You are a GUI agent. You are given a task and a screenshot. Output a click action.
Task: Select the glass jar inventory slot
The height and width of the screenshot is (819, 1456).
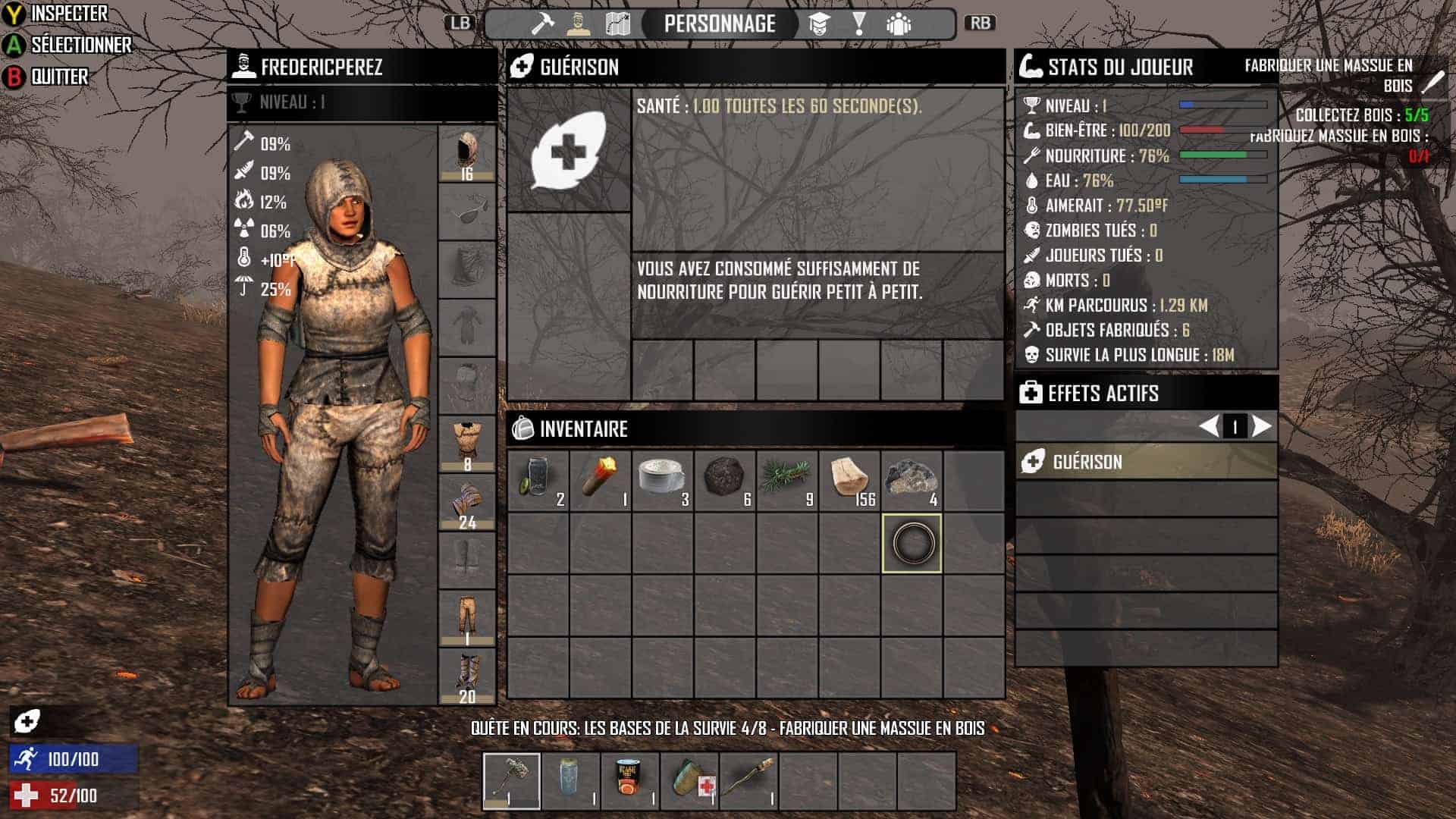[x=538, y=480]
